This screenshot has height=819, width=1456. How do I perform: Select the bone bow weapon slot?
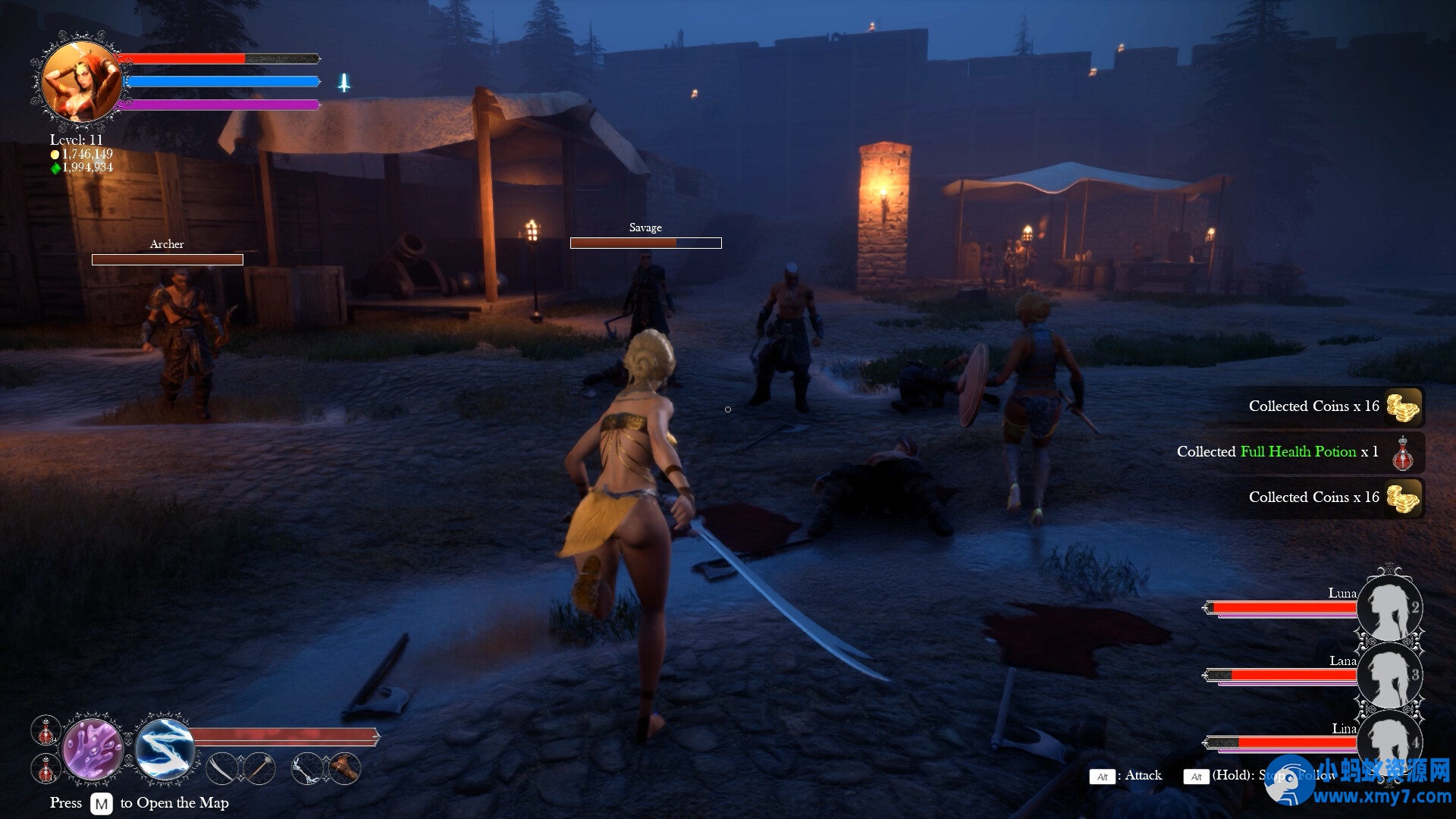pyautogui.click(x=308, y=769)
